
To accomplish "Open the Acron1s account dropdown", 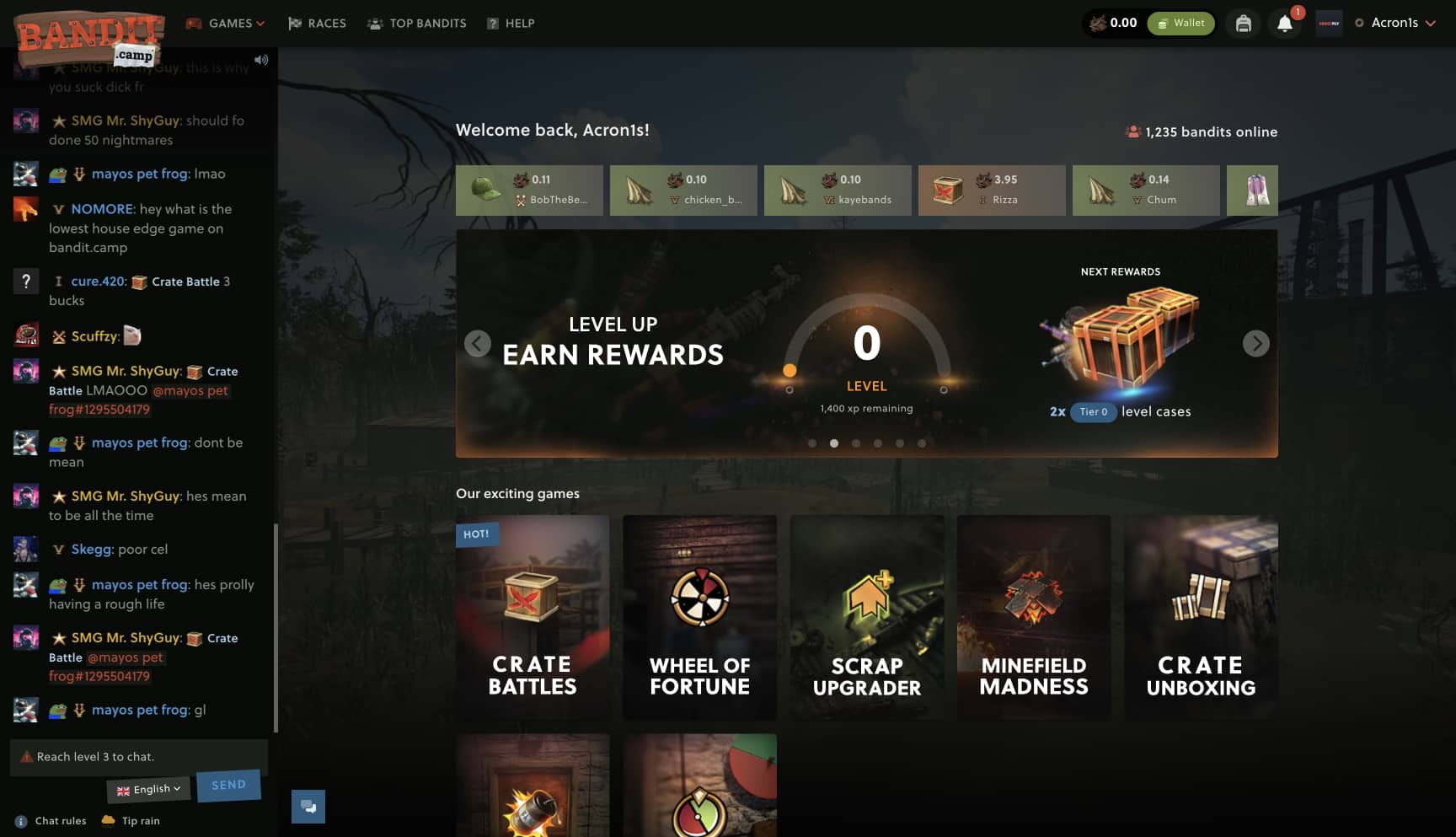I will point(1394,23).
